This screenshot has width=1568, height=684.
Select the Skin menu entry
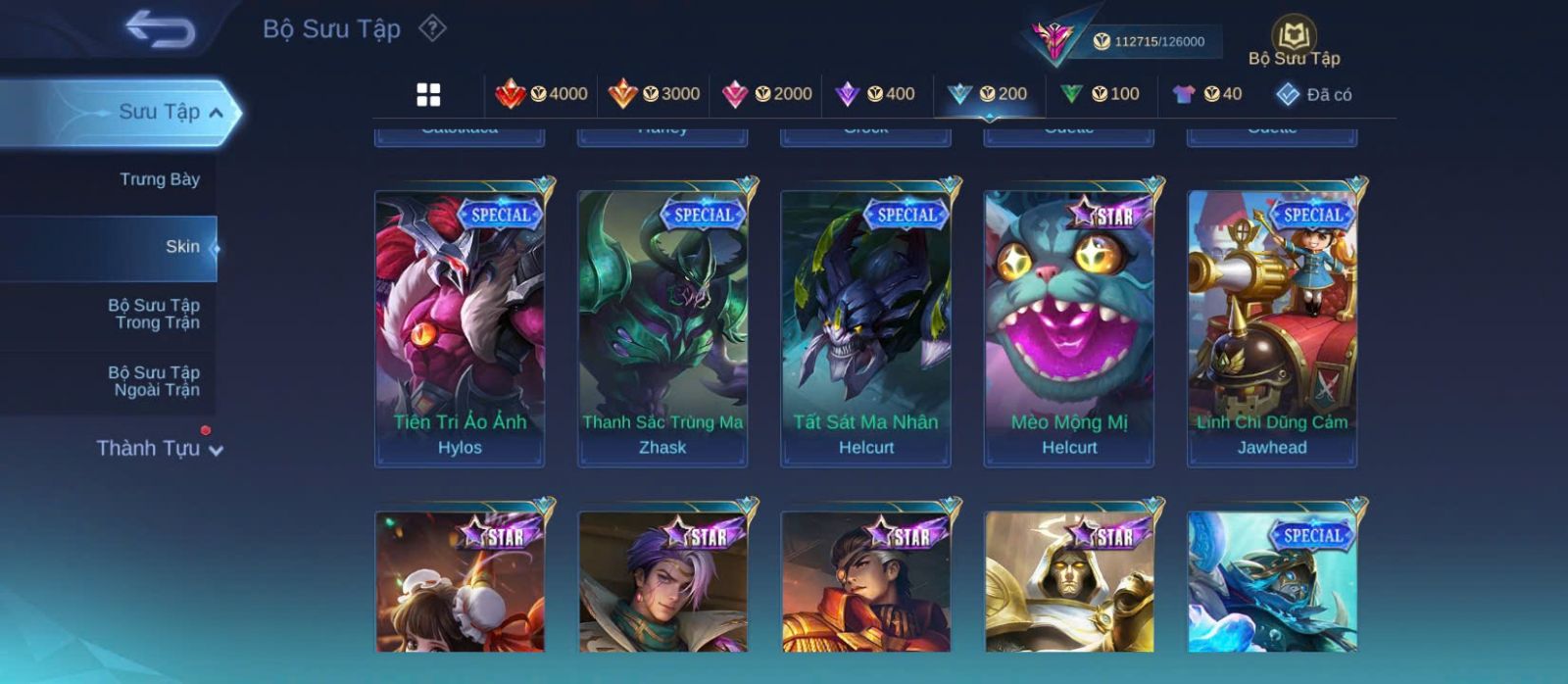click(x=181, y=247)
